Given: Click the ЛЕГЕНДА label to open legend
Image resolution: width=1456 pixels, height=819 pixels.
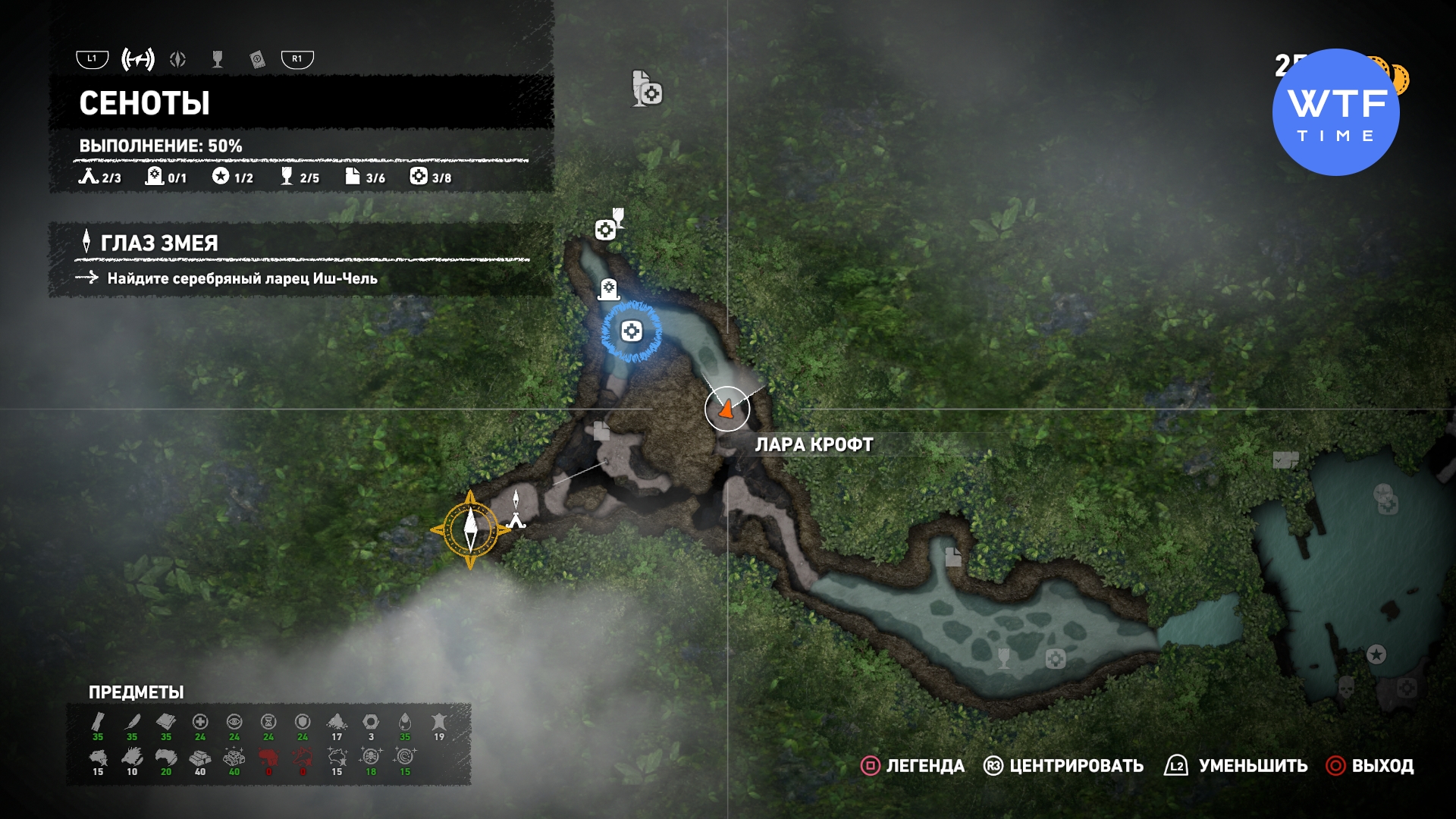Looking at the screenshot, I should [925, 766].
